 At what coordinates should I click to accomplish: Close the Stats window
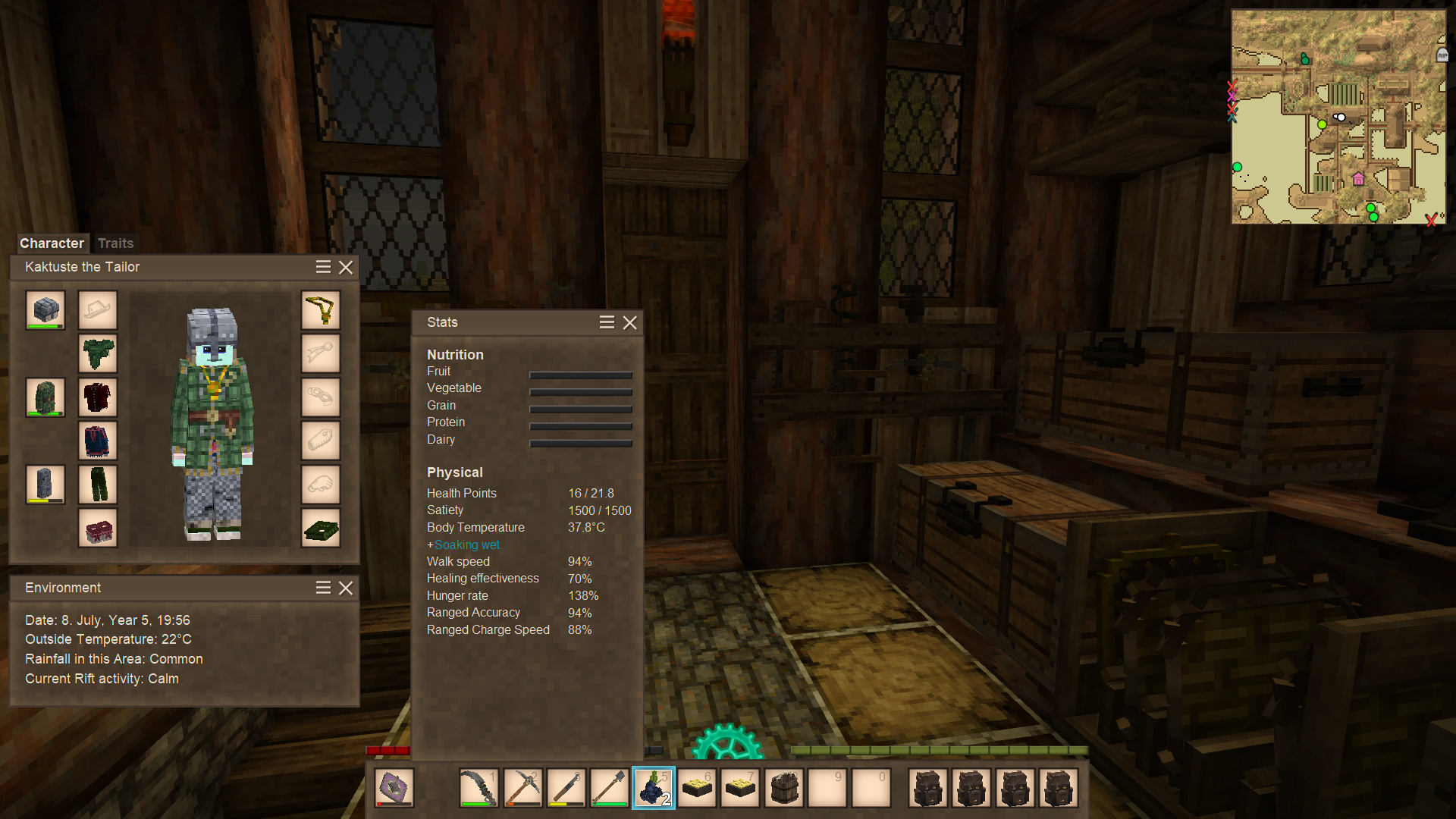(x=629, y=322)
